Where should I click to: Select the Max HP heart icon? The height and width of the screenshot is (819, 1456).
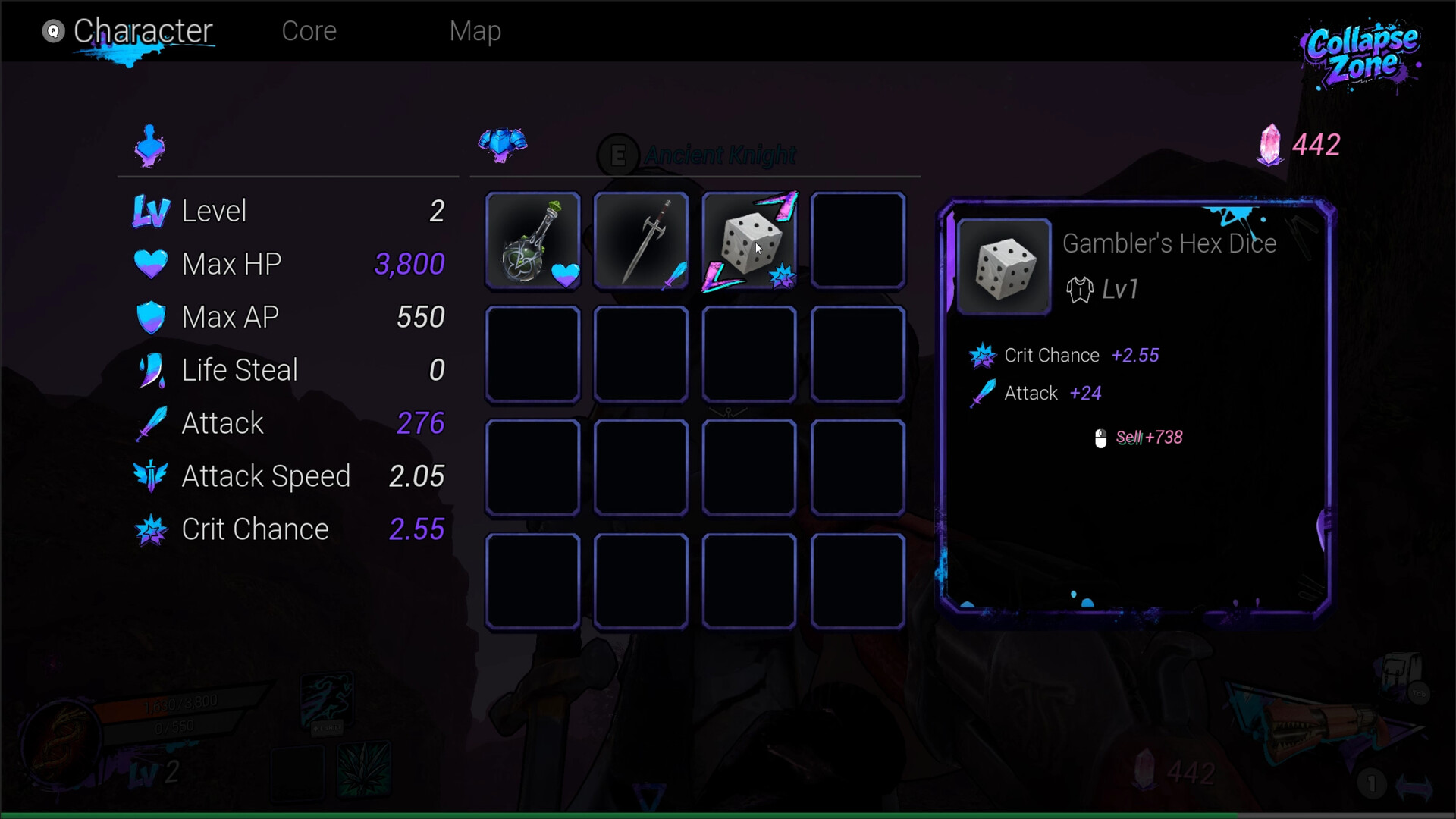point(151,264)
